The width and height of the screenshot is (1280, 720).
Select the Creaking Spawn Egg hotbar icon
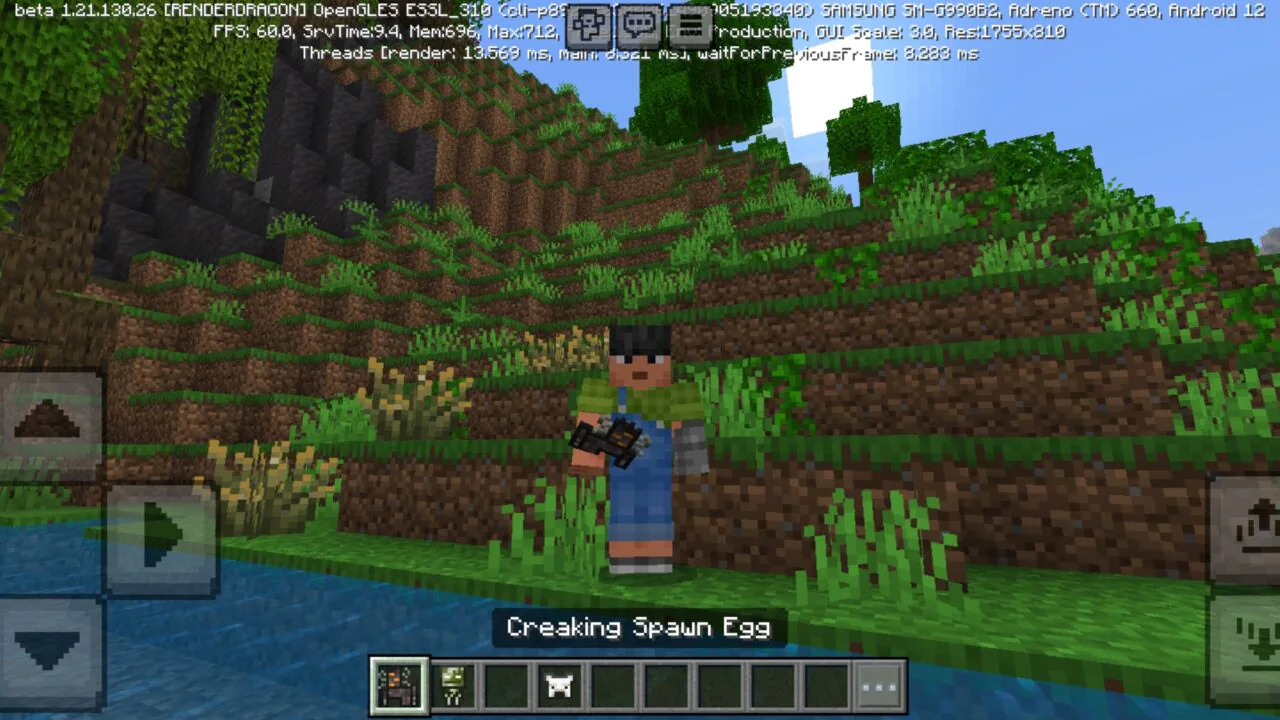pyautogui.click(x=398, y=686)
